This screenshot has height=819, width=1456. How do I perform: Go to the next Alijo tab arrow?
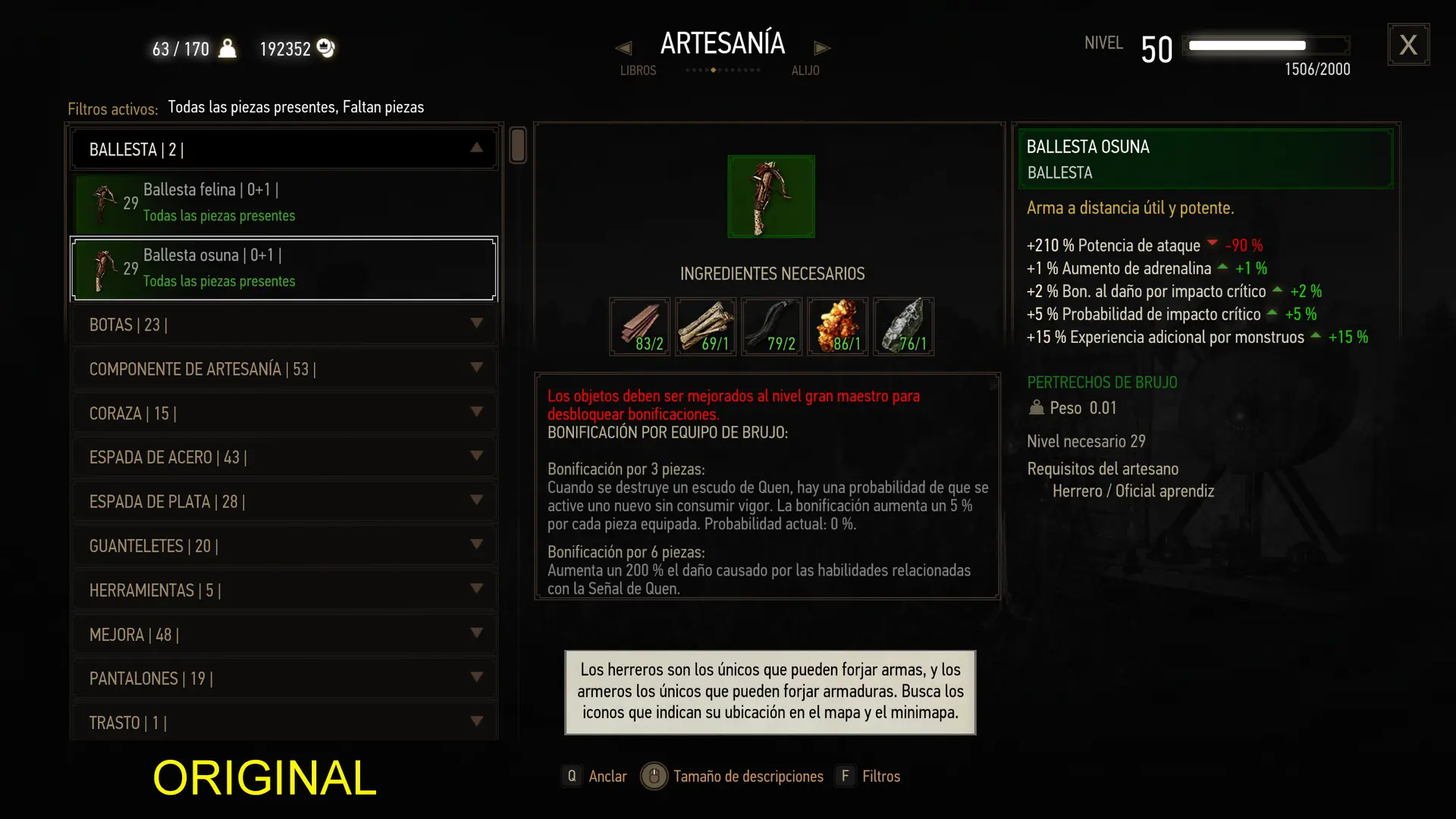[x=822, y=49]
